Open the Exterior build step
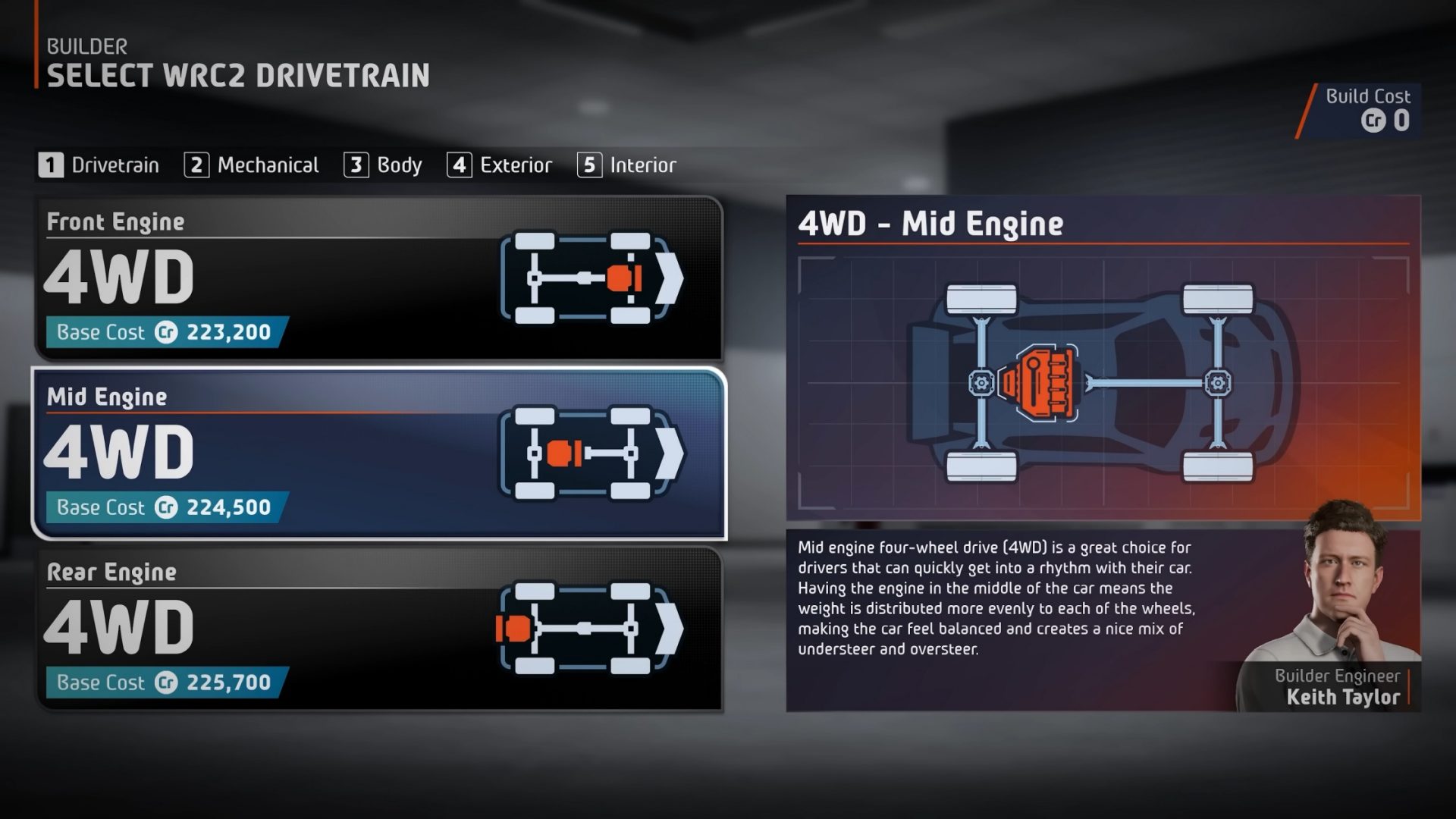This screenshot has height=819, width=1456. [502, 165]
